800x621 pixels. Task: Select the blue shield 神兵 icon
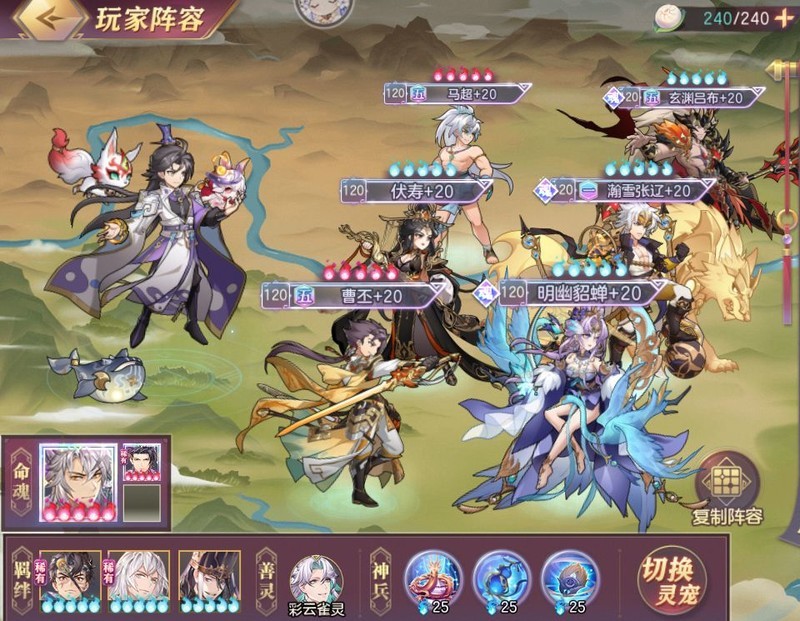[x=570, y=577]
